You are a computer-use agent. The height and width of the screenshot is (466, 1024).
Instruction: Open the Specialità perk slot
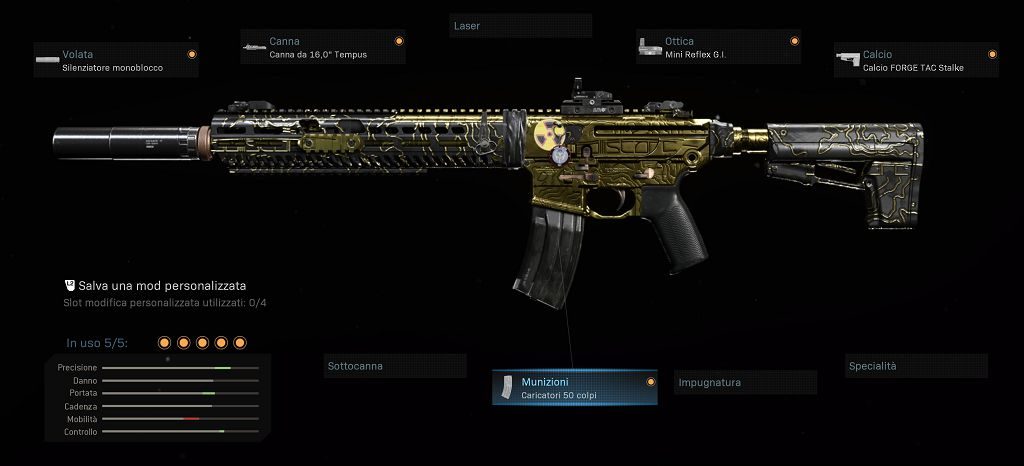pos(916,366)
